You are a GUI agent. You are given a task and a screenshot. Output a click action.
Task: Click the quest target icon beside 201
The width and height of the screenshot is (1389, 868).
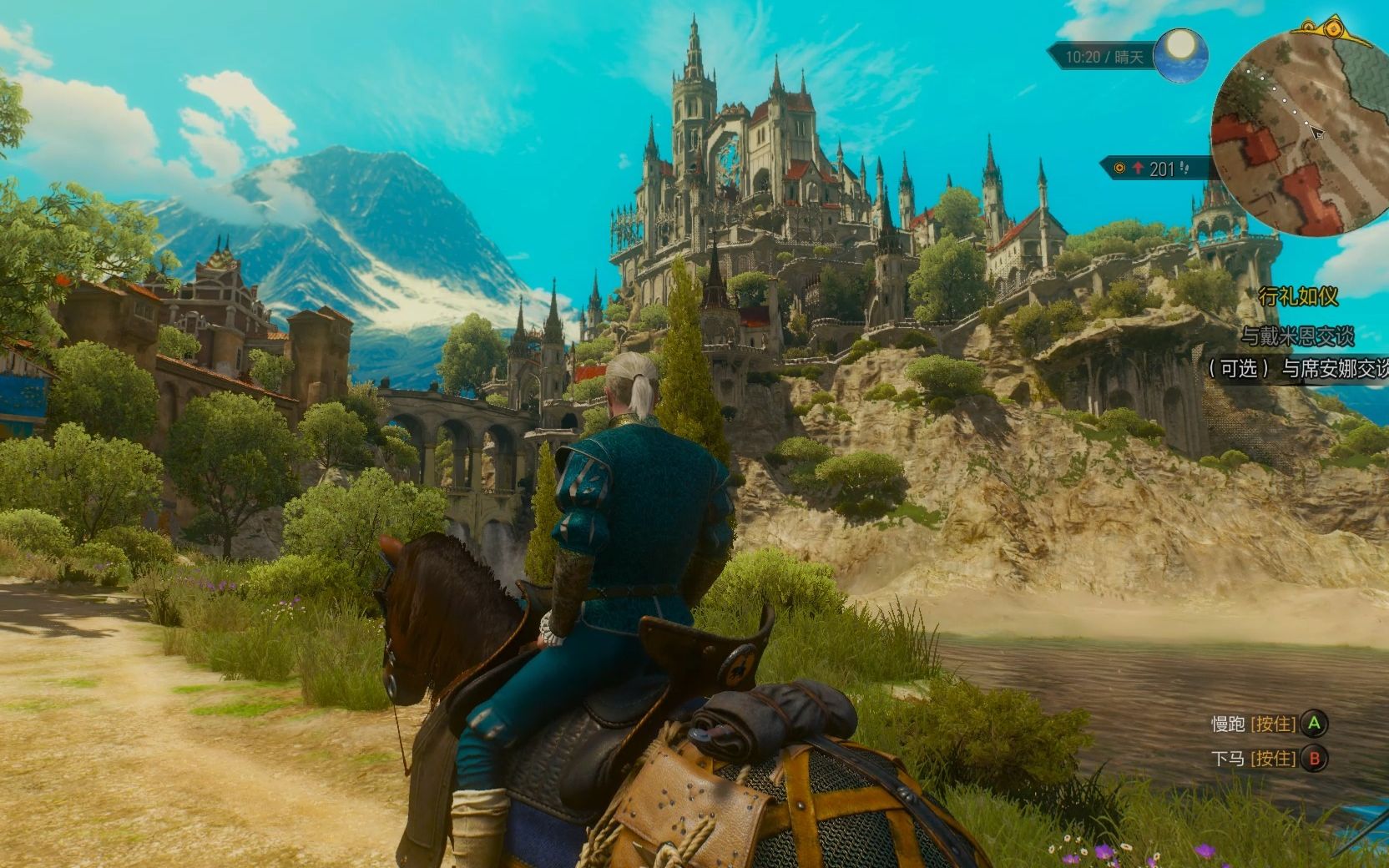pos(1119,169)
